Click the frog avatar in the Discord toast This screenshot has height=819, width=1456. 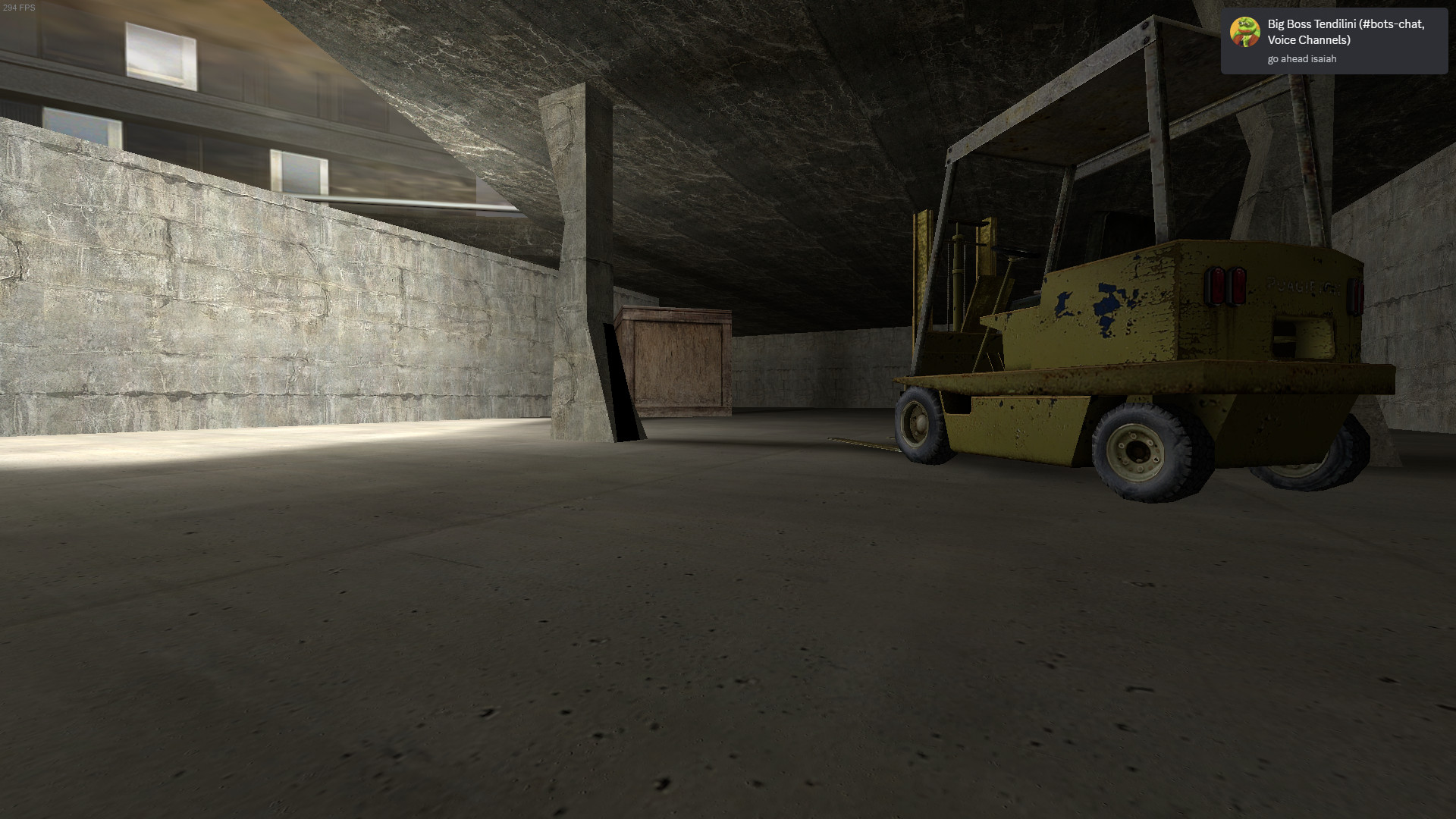pos(1245,33)
